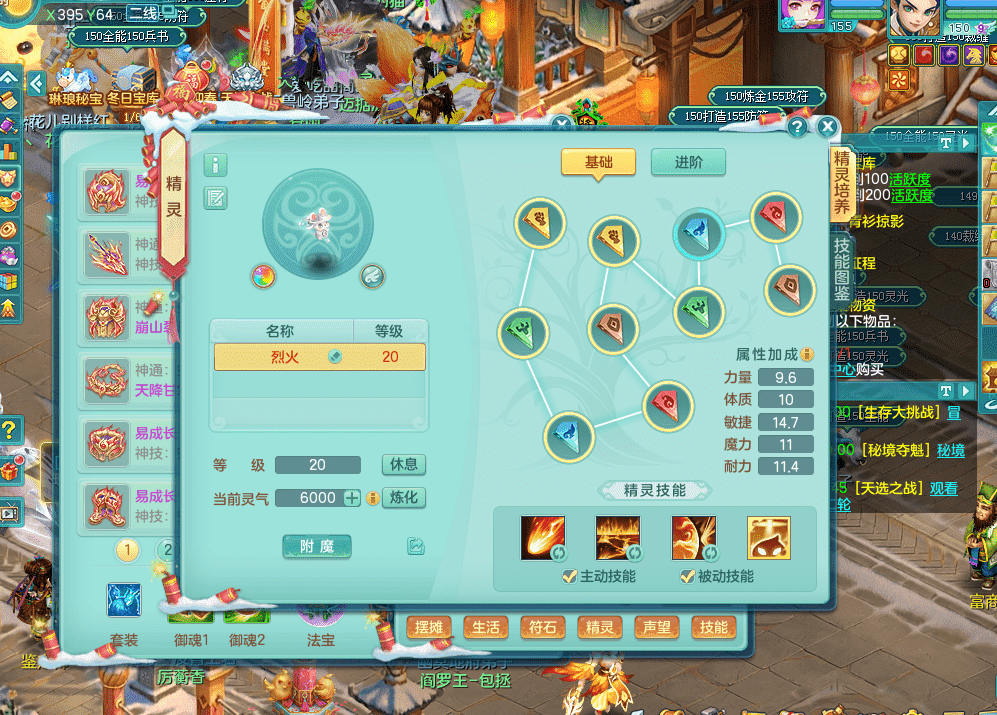Viewport: 997px width, 715px height.
Task: Toggle the 被动技能 checkbox
Action: point(687,576)
